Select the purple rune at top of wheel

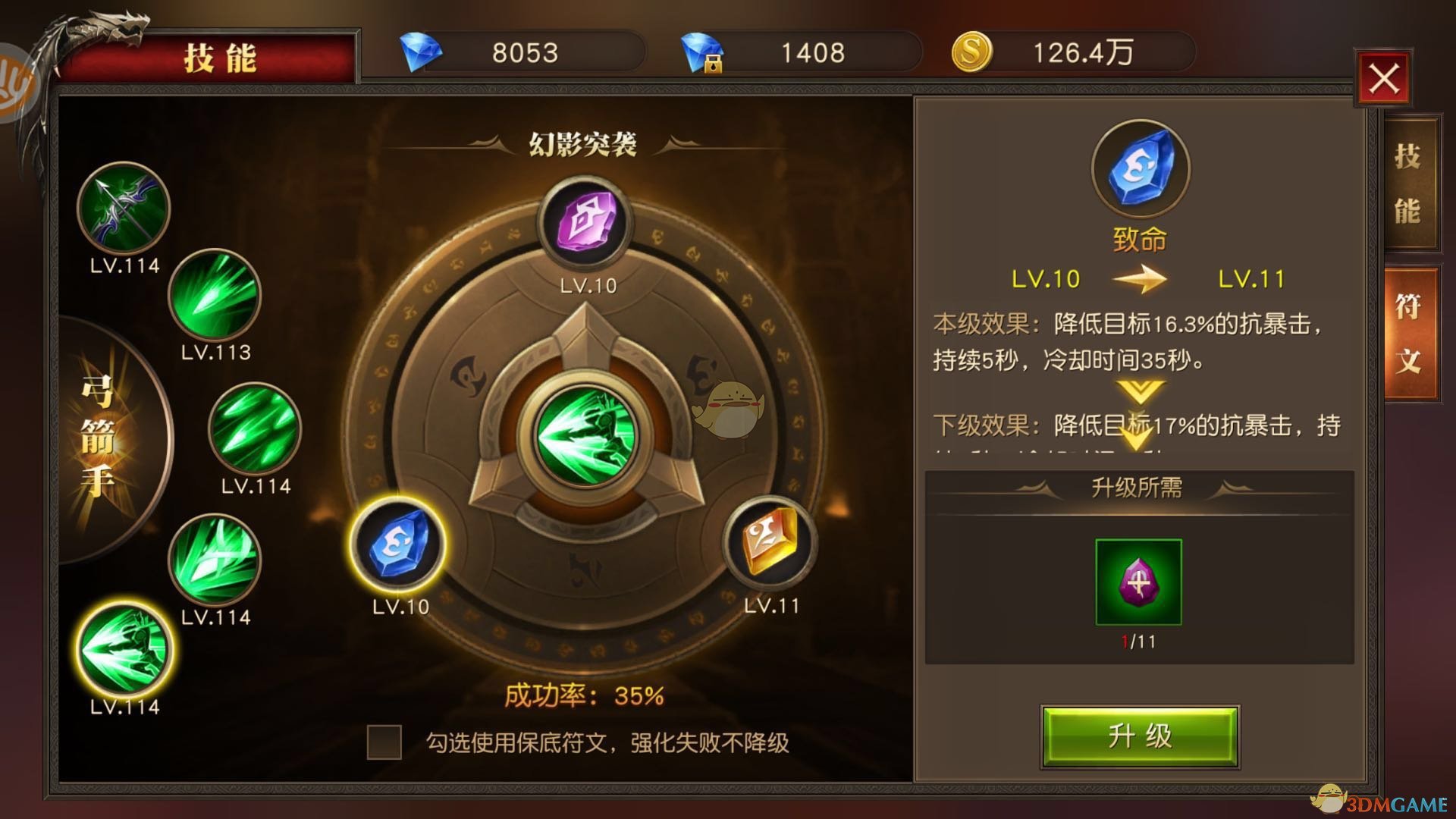584,220
